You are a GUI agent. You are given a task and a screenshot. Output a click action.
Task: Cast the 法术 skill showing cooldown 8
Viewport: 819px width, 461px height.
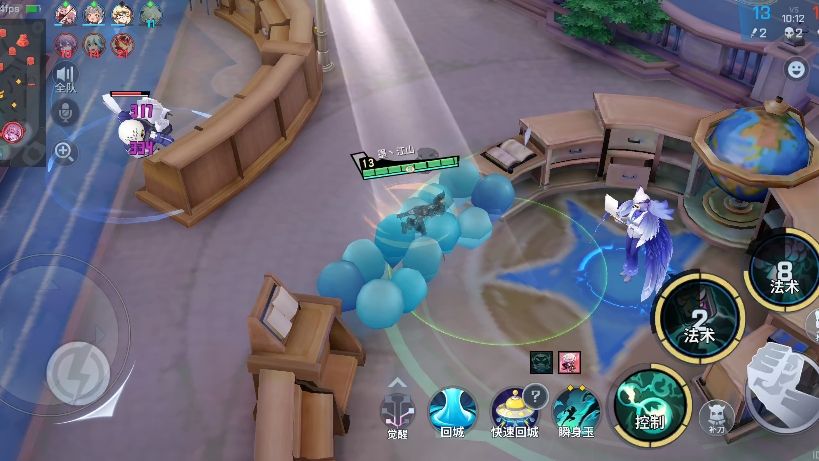coord(785,269)
